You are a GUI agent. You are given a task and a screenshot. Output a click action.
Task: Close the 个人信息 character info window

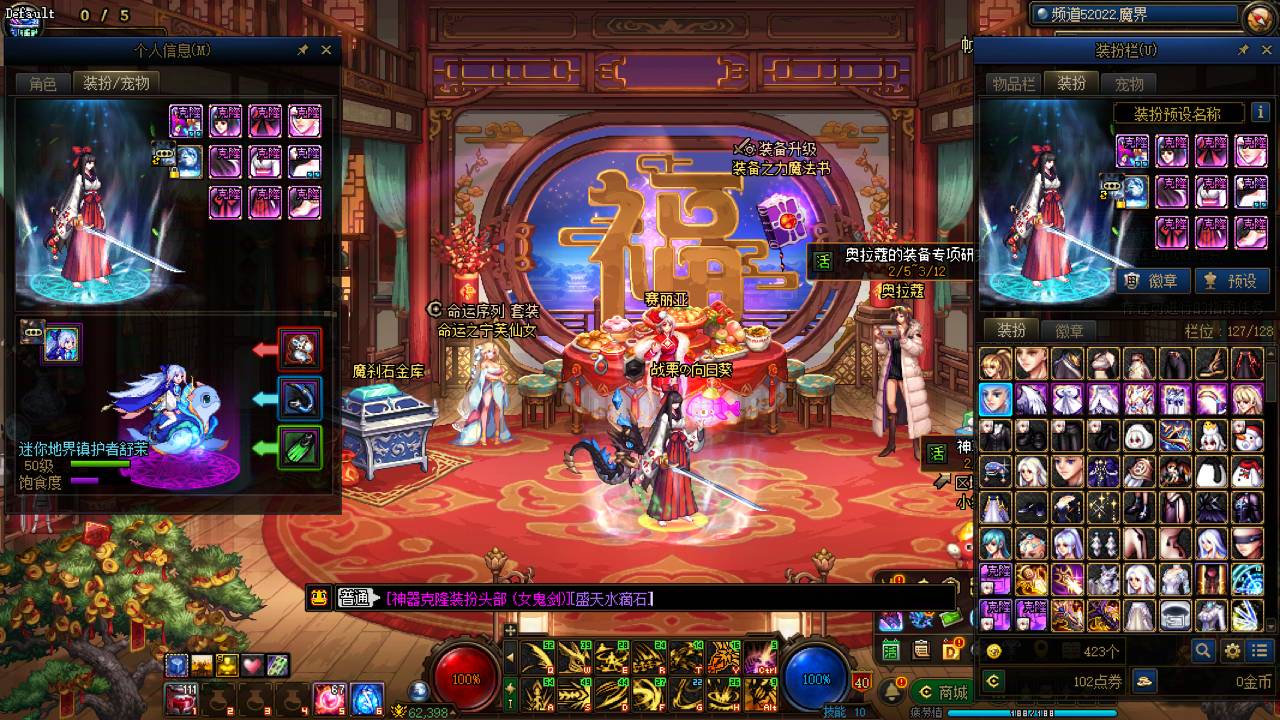tap(326, 50)
